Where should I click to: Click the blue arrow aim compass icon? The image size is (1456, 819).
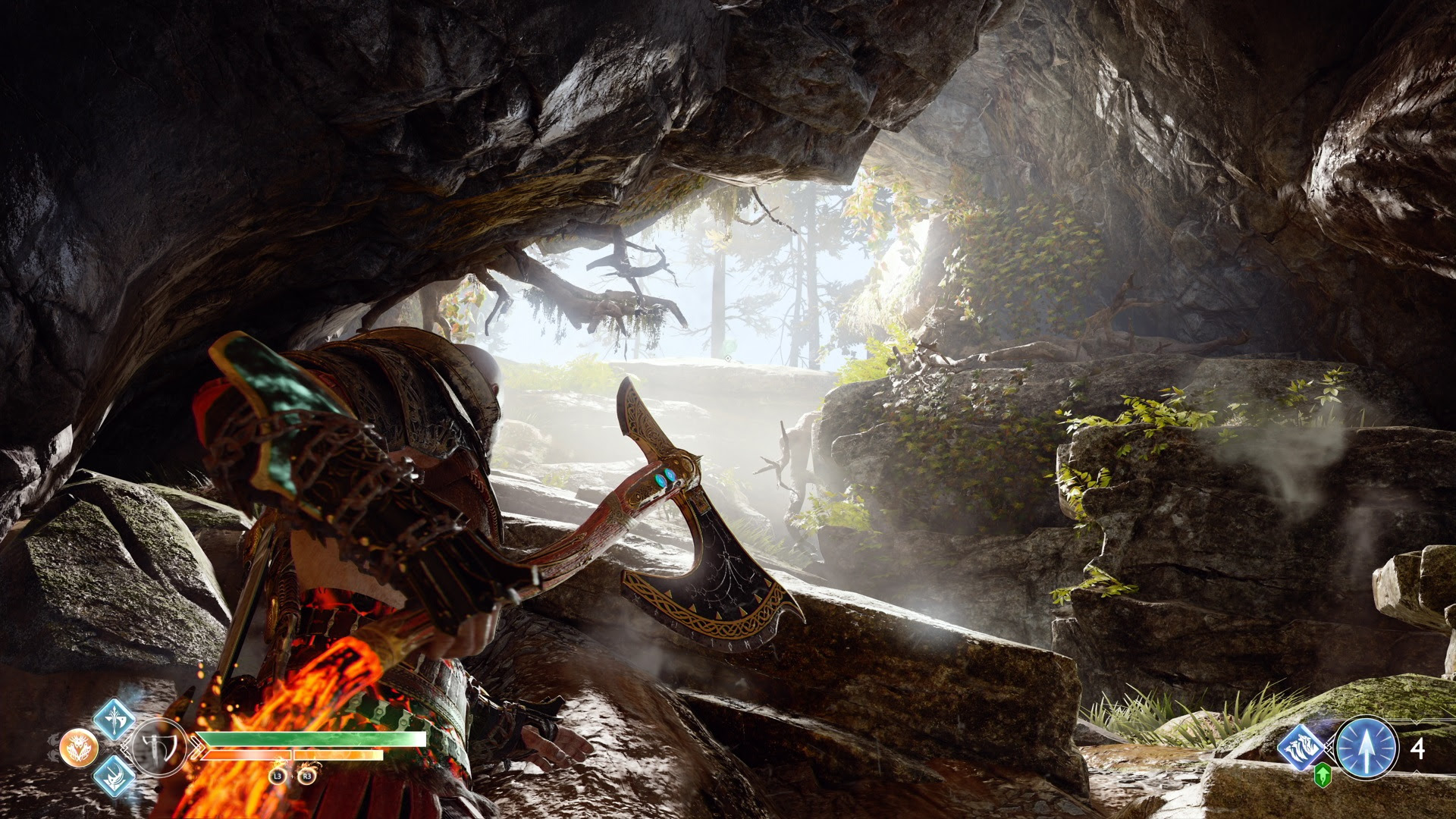1367,748
